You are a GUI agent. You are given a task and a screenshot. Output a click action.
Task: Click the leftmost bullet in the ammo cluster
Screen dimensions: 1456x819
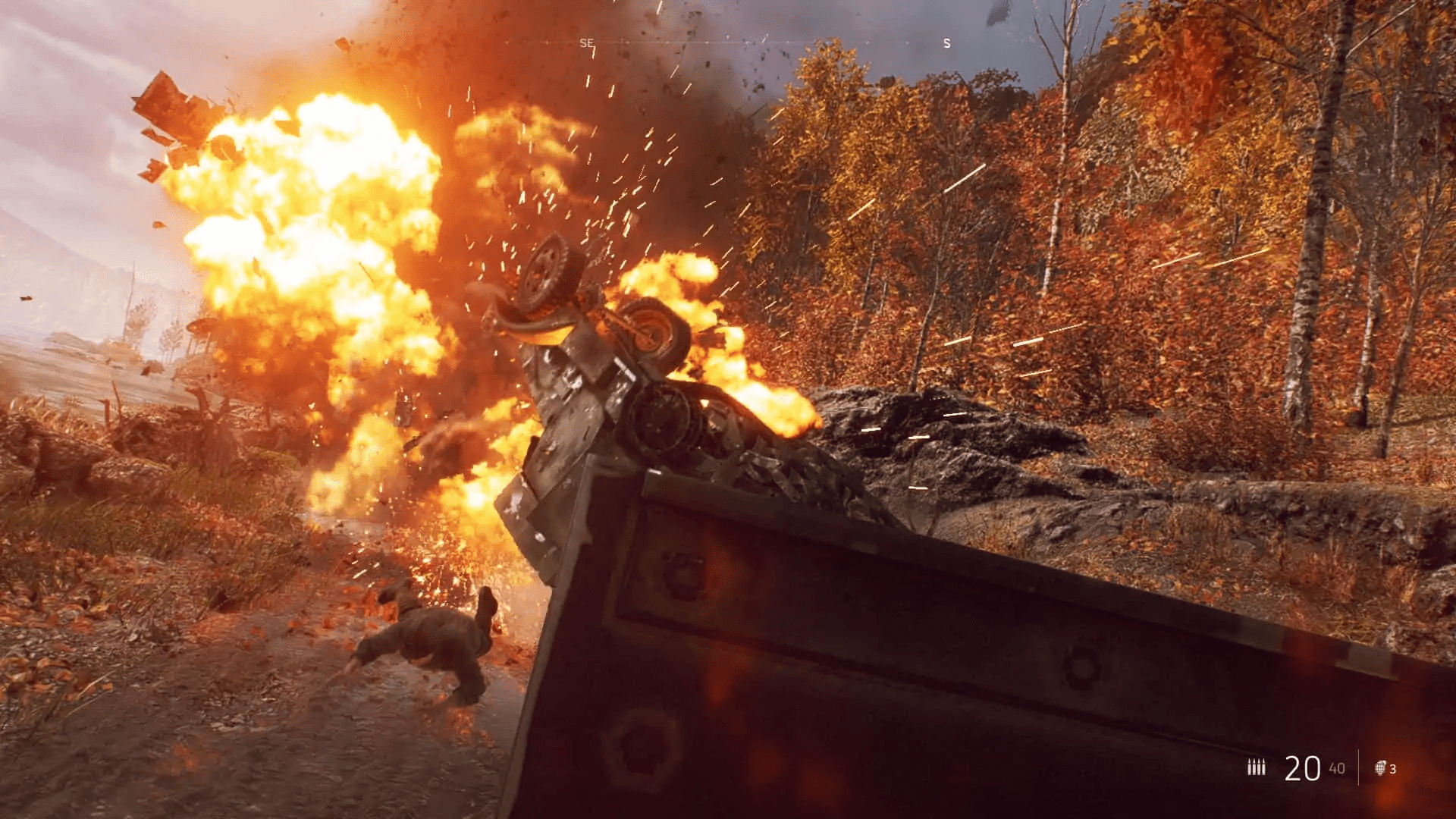click(1250, 767)
